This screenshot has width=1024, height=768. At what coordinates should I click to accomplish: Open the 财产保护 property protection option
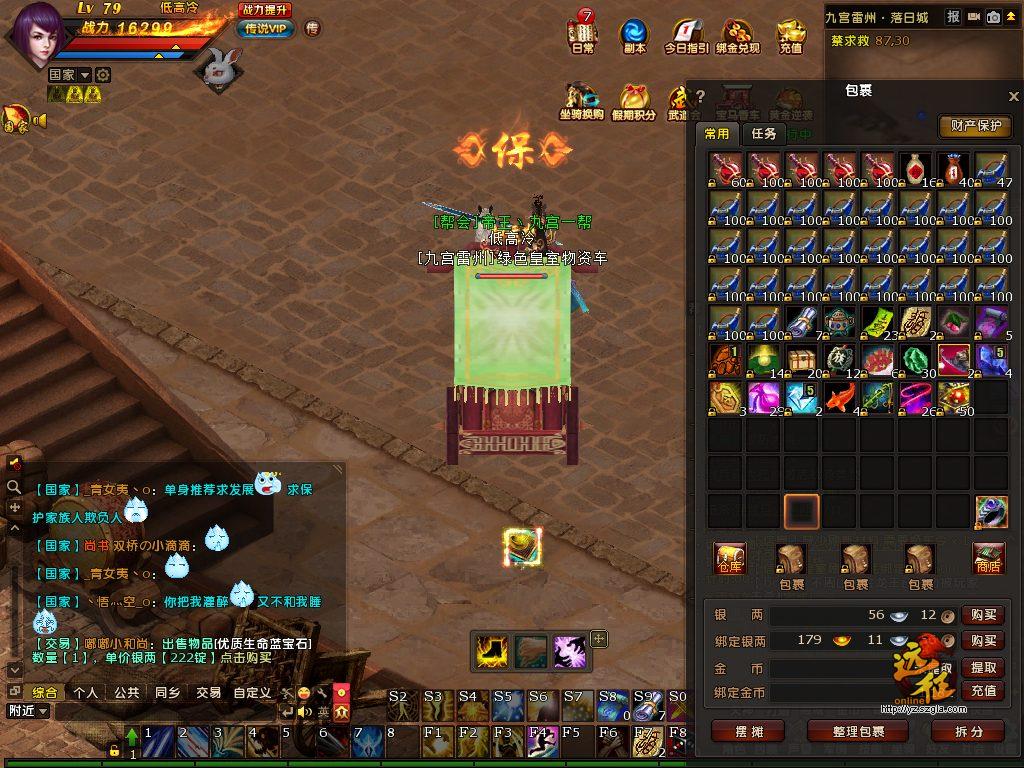click(x=974, y=126)
